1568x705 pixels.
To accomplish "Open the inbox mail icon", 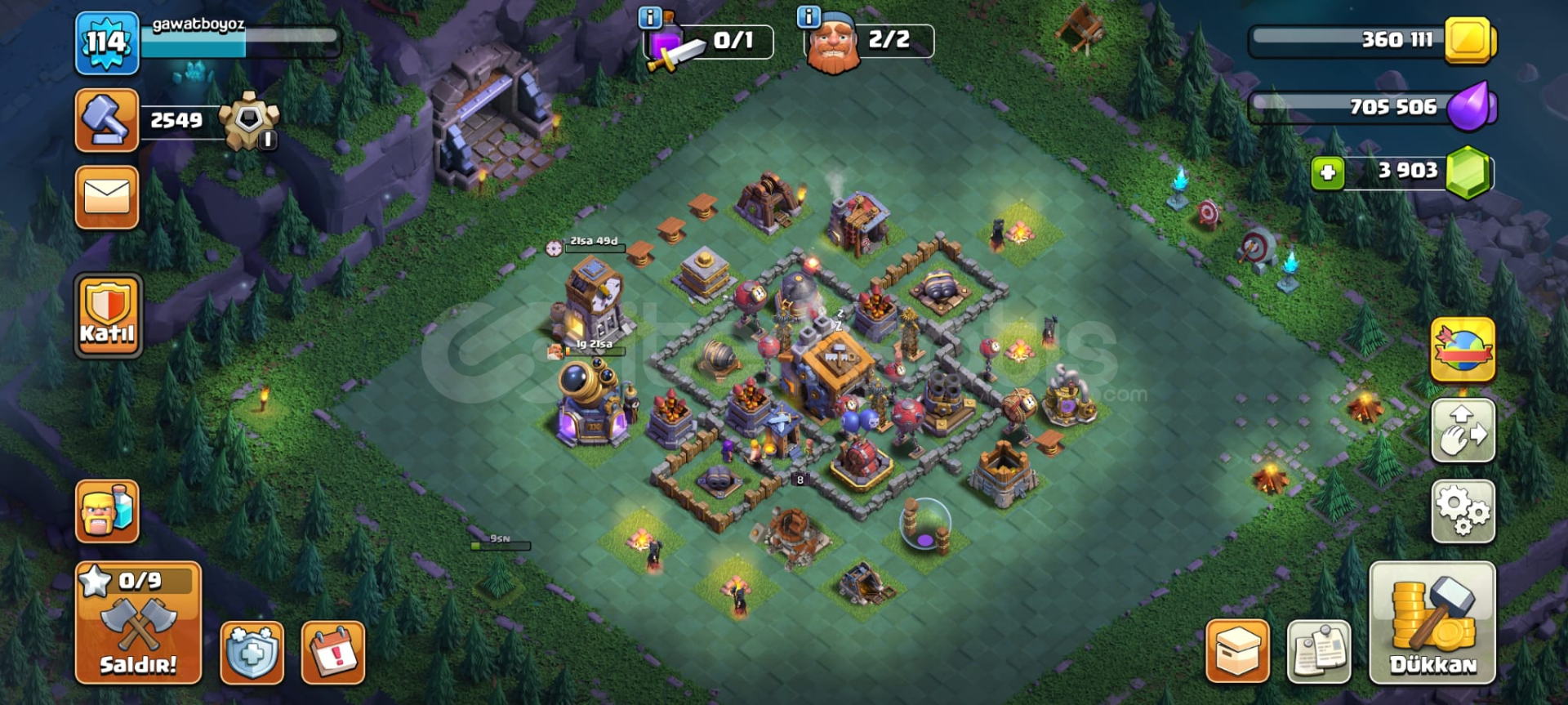I will click(107, 196).
